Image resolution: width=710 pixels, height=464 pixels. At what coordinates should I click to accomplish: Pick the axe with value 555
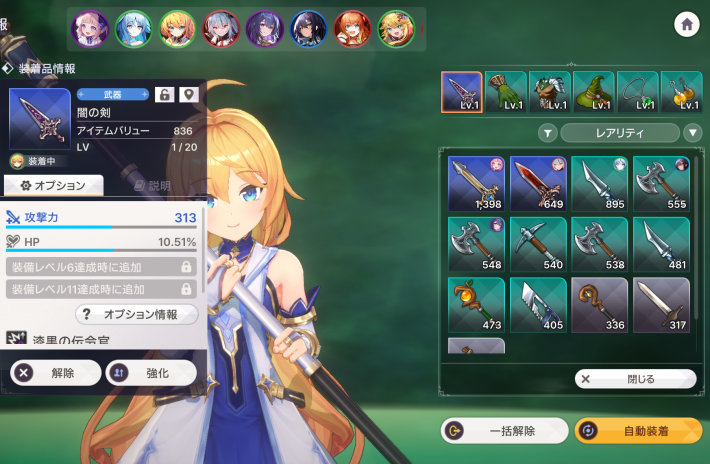[x=661, y=183]
